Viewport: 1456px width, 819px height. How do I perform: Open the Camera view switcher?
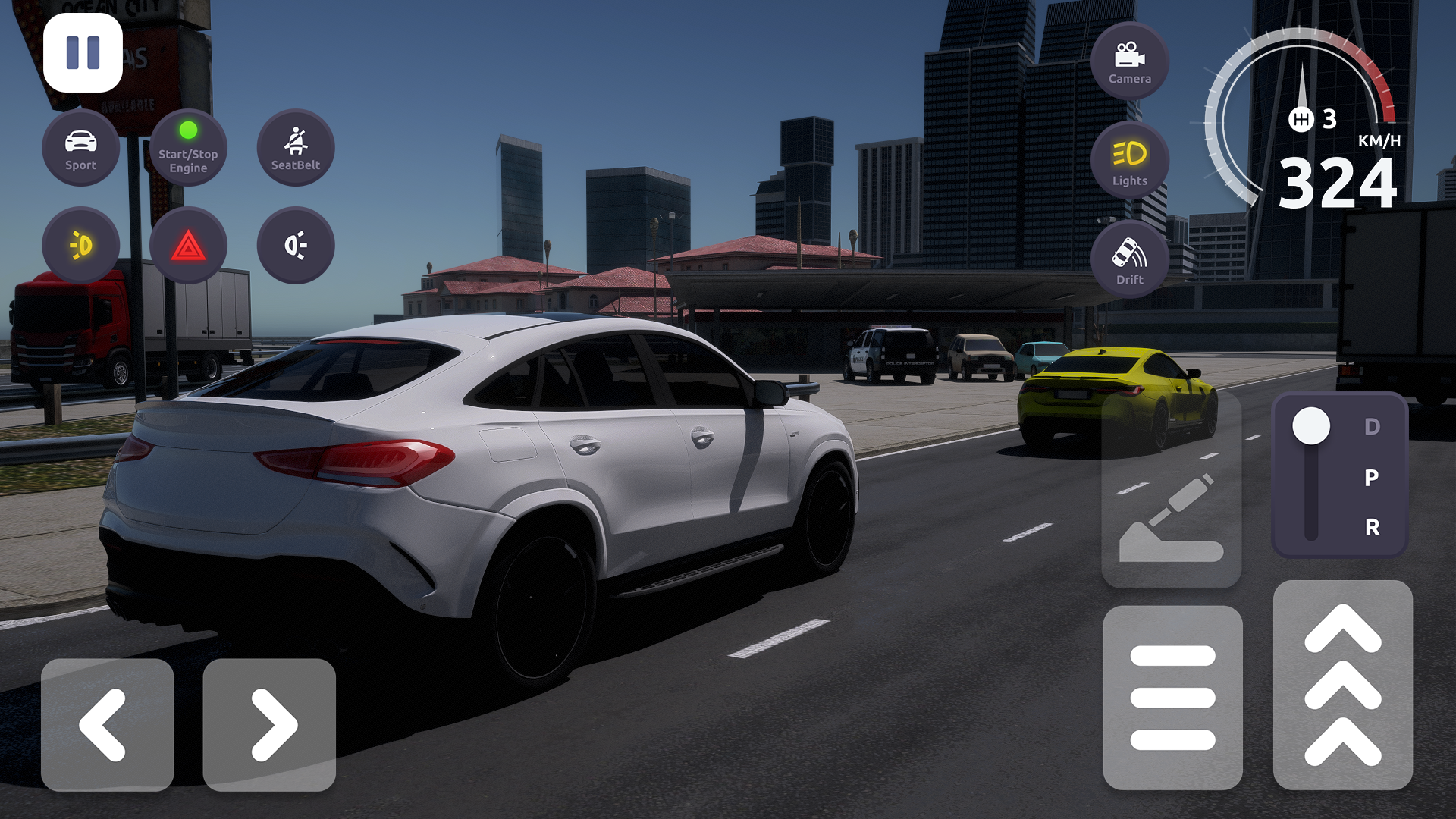1129,62
